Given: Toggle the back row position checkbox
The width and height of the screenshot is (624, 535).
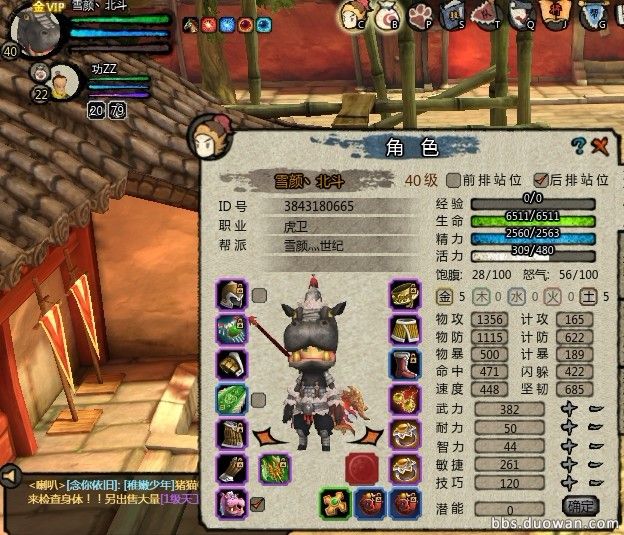Looking at the screenshot, I should 541,180.
